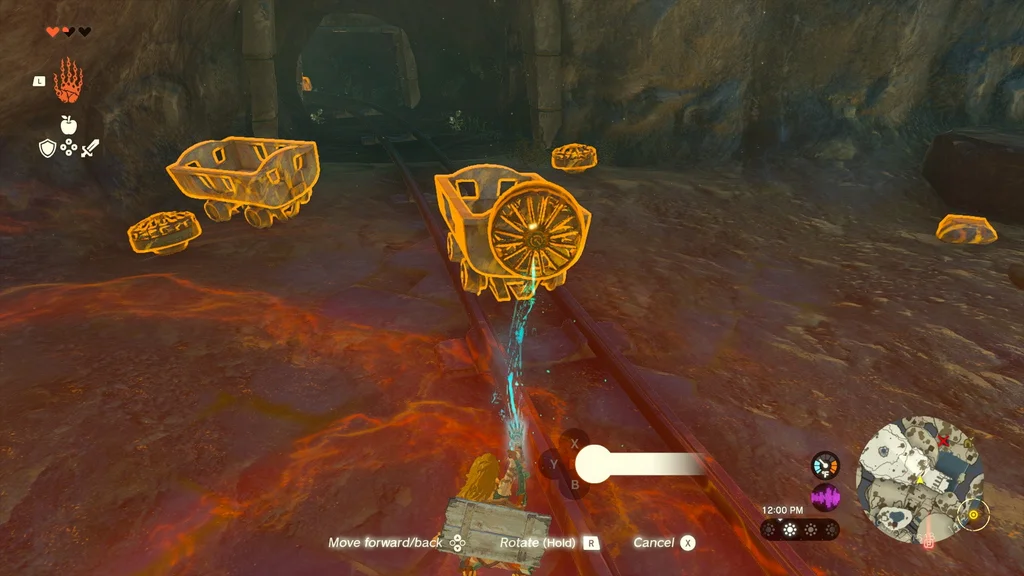Select the yellow sensor target ring
The width and height of the screenshot is (1024, 576).
pos(972,516)
